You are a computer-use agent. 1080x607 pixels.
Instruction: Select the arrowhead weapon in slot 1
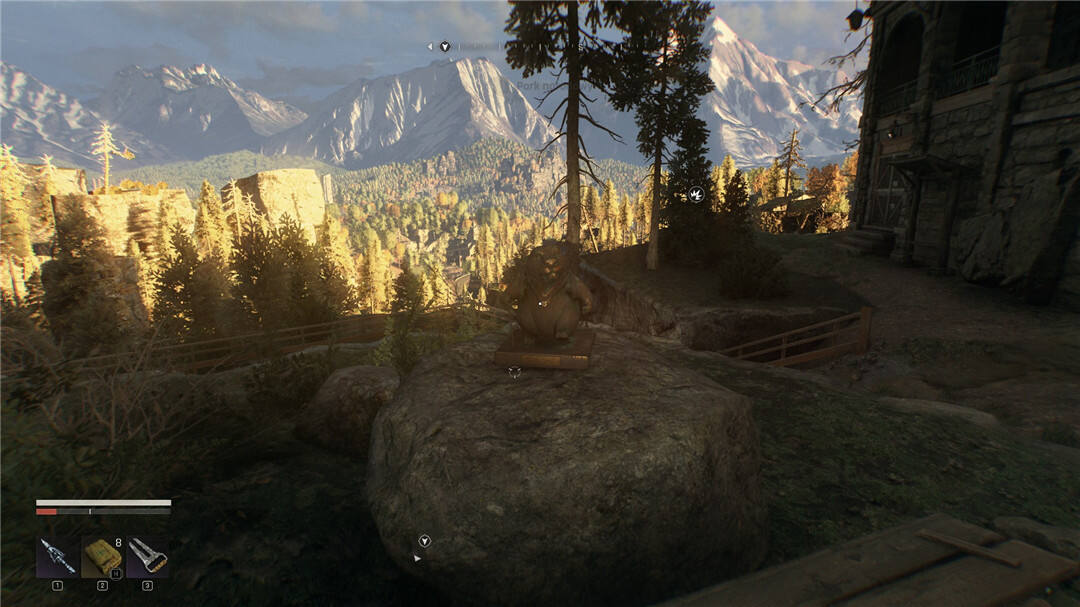point(56,556)
